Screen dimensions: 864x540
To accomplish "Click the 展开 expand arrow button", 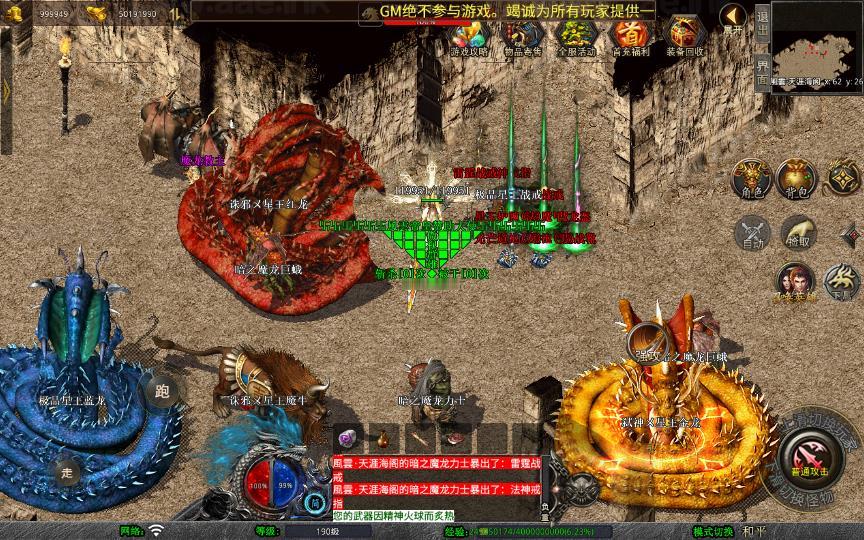I will coord(734,18).
